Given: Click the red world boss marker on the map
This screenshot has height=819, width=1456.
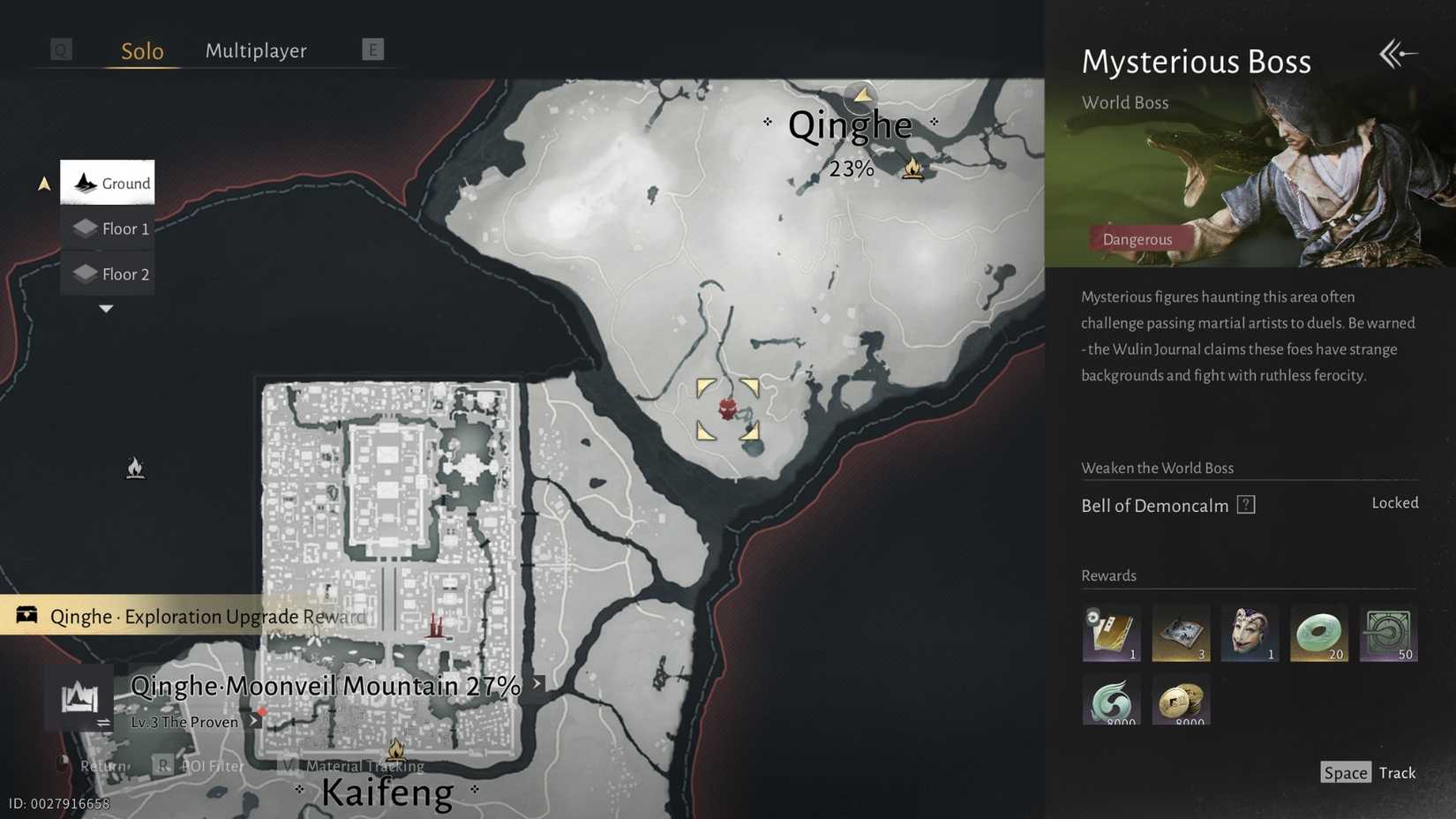Looking at the screenshot, I should coord(726,409).
